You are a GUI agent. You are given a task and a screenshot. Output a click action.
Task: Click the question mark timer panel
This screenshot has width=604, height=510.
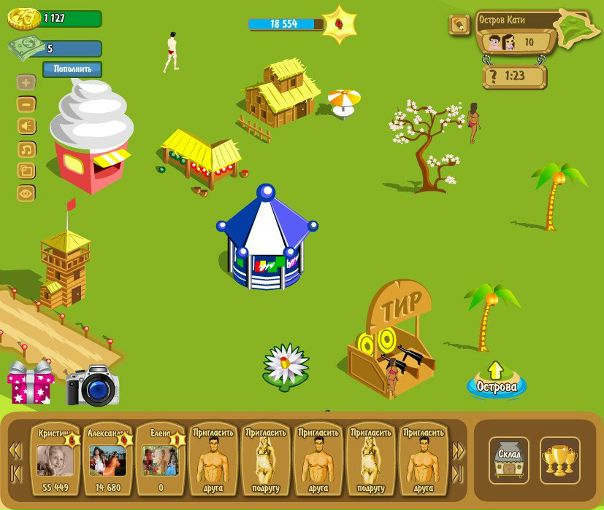514,75
